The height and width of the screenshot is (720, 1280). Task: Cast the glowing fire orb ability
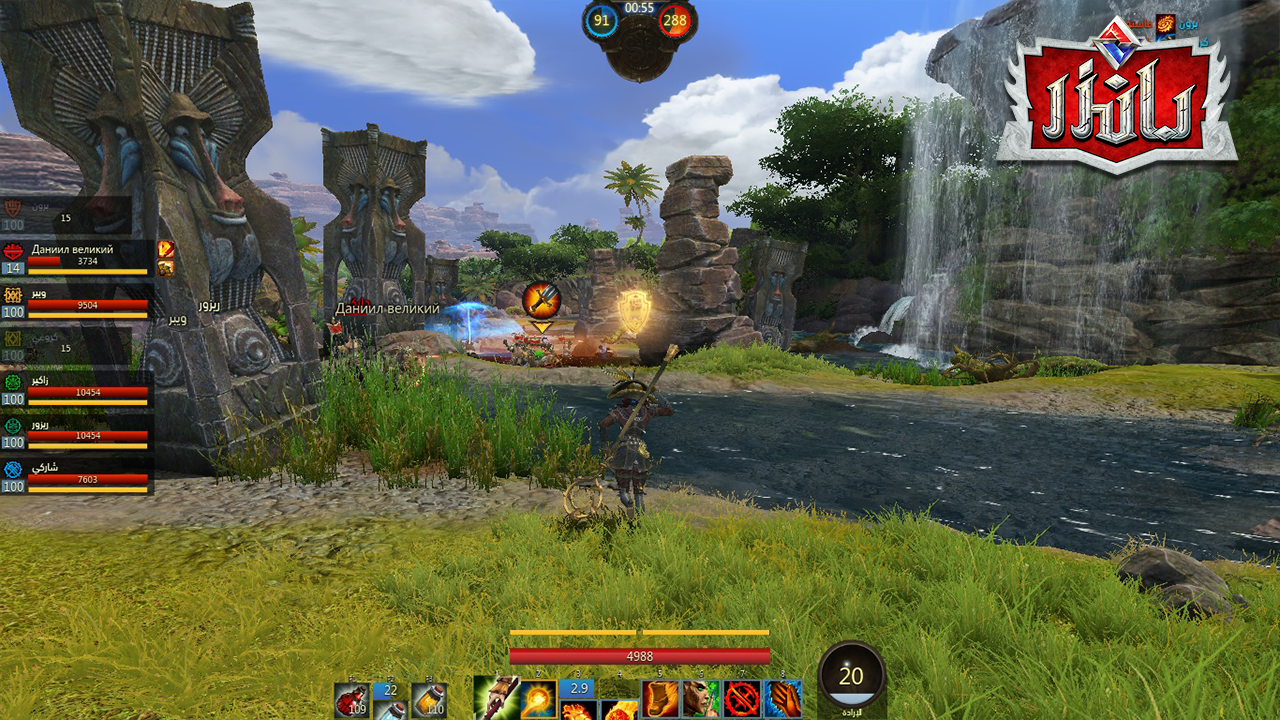point(538,698)
